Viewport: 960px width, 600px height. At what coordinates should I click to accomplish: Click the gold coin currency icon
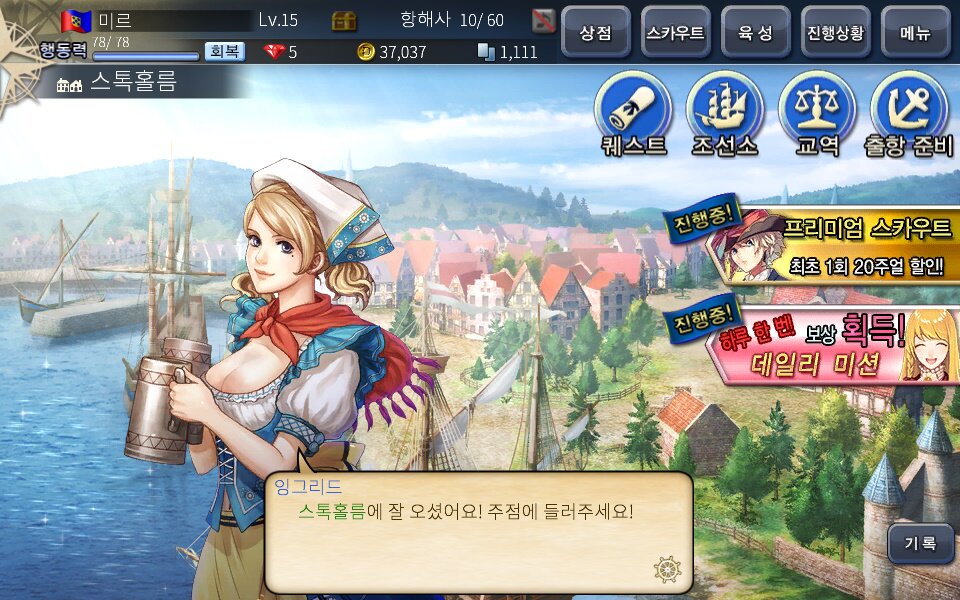coord(366,52)
